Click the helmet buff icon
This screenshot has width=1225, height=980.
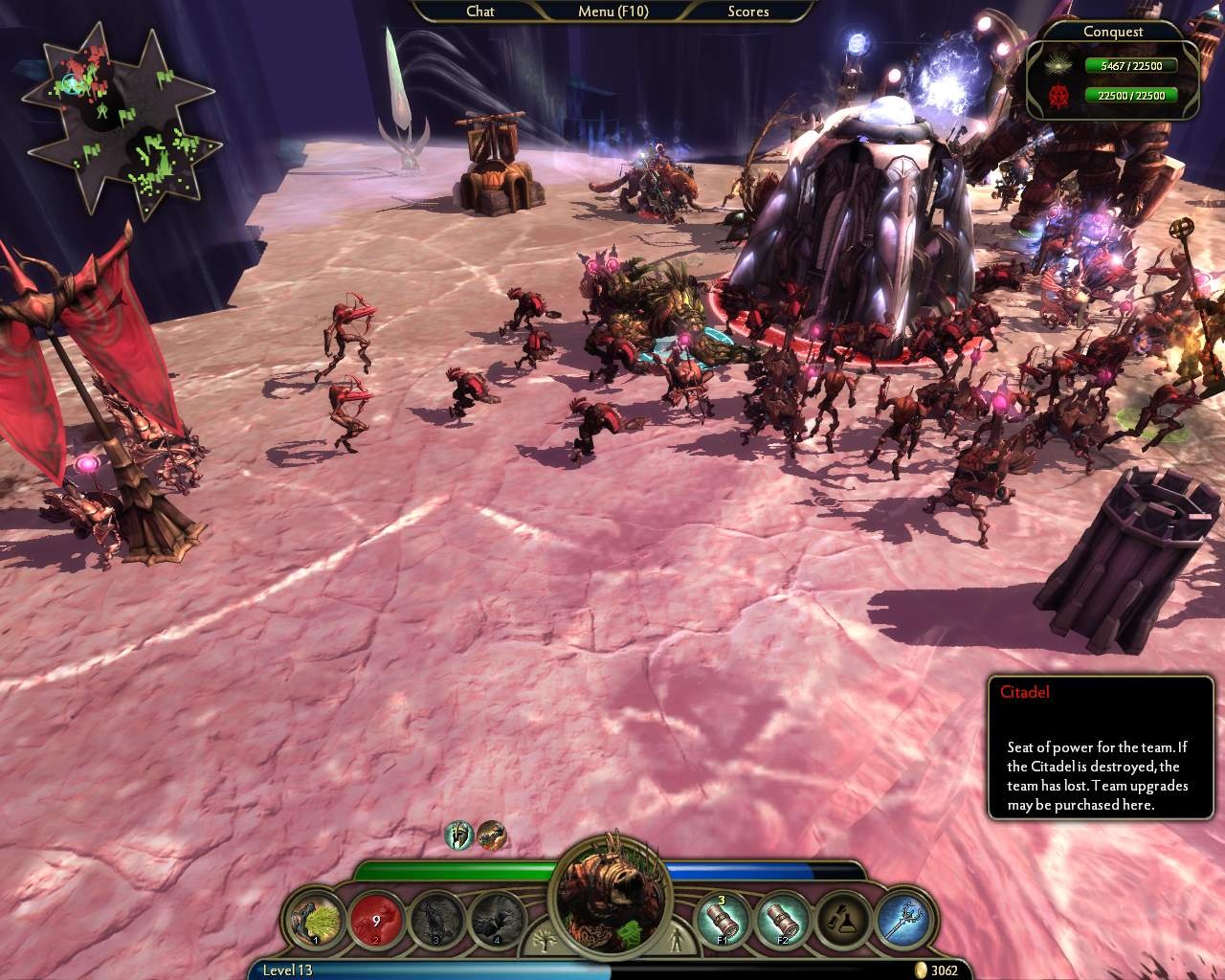click(x=459, y=835)
